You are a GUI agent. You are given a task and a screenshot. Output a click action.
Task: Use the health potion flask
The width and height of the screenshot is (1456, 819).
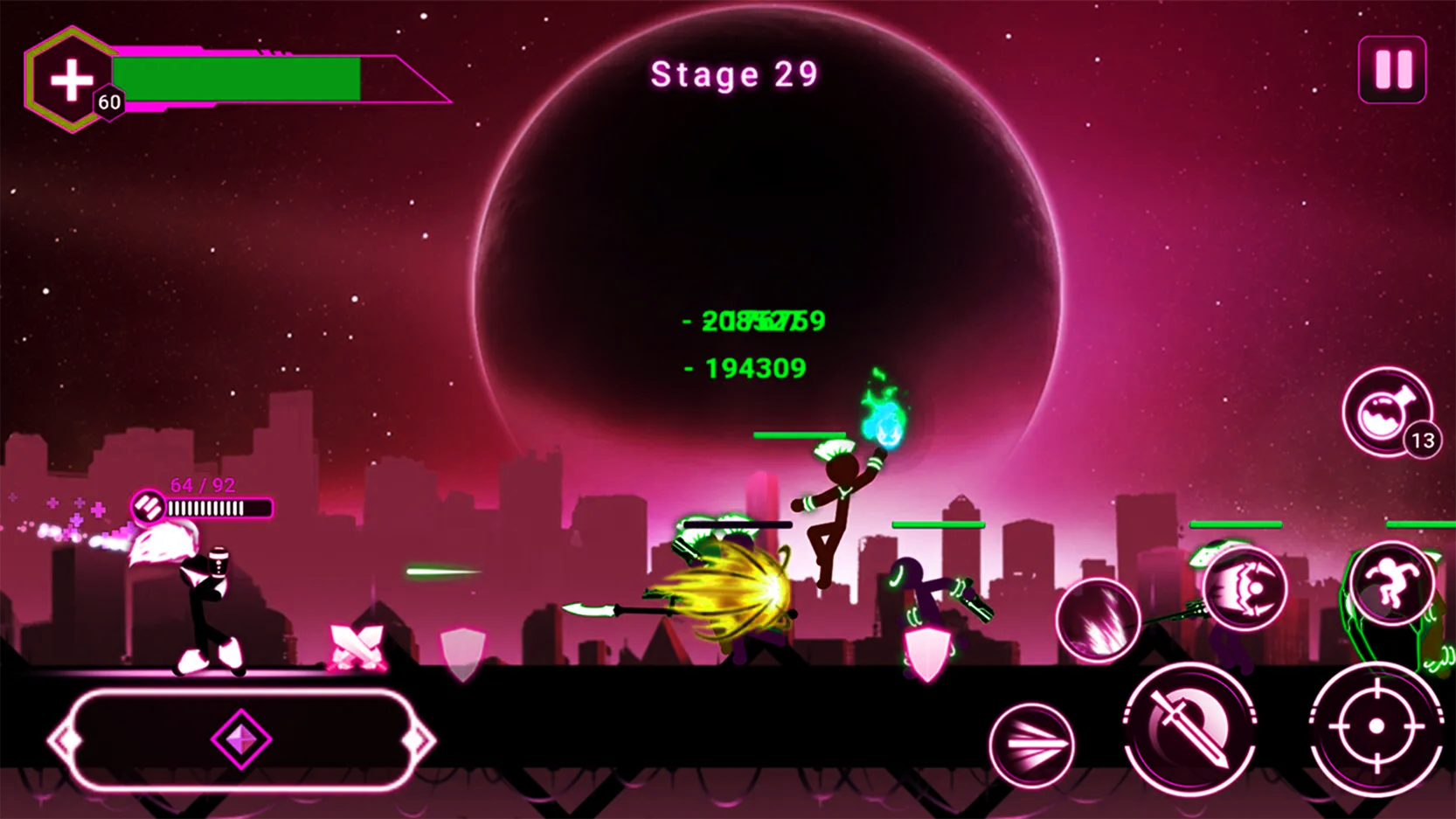coord(1386,412)
